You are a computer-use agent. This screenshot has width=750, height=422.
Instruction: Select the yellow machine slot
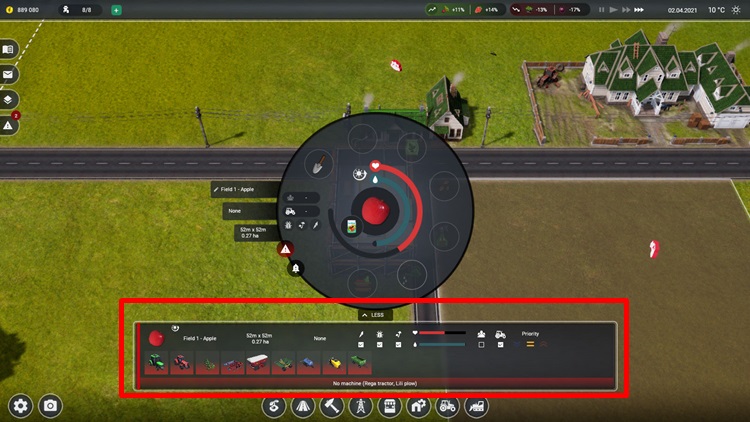tap(334, 363)
